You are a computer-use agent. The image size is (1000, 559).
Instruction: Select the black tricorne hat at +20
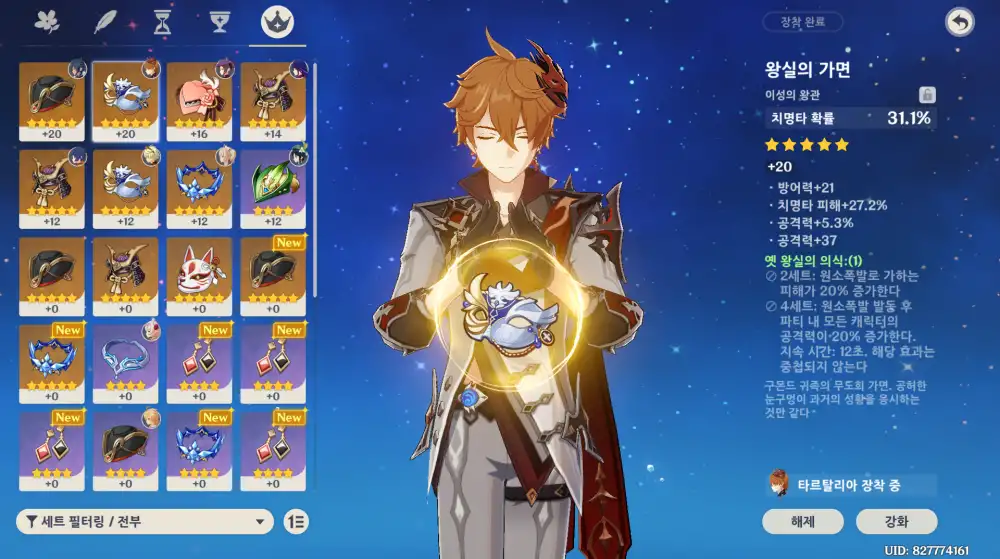point(52,101)
